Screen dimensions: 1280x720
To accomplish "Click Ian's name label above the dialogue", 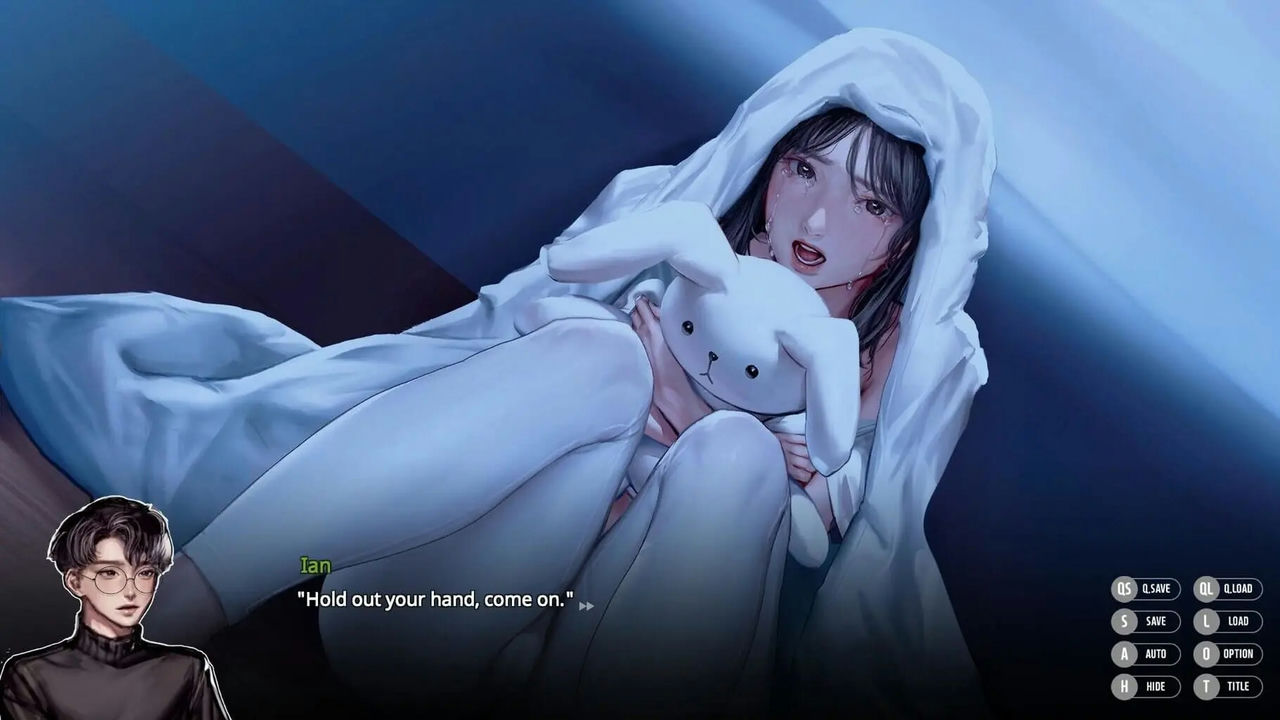I will click(x=313, y=566).
